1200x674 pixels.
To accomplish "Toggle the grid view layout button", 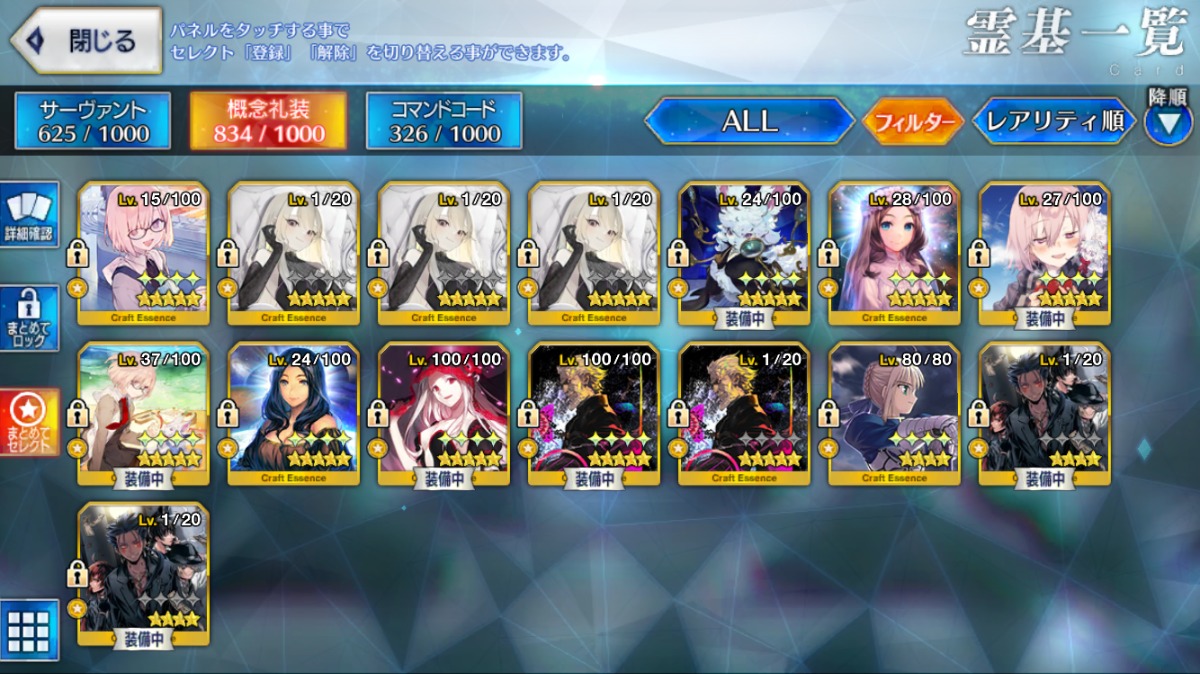I will (x=29, y=630).
